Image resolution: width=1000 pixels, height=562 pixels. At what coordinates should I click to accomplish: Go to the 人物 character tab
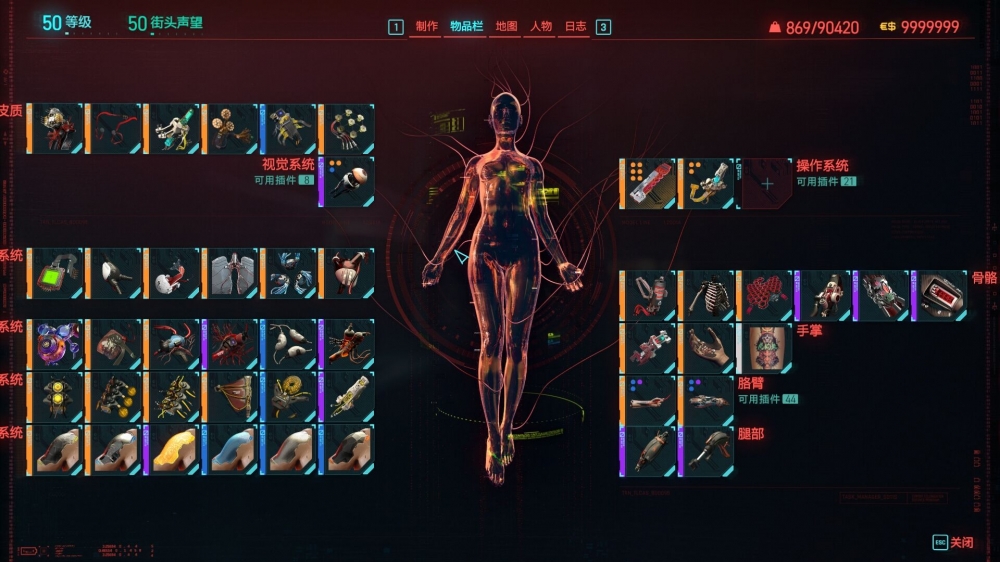click(x=541, y=27)
